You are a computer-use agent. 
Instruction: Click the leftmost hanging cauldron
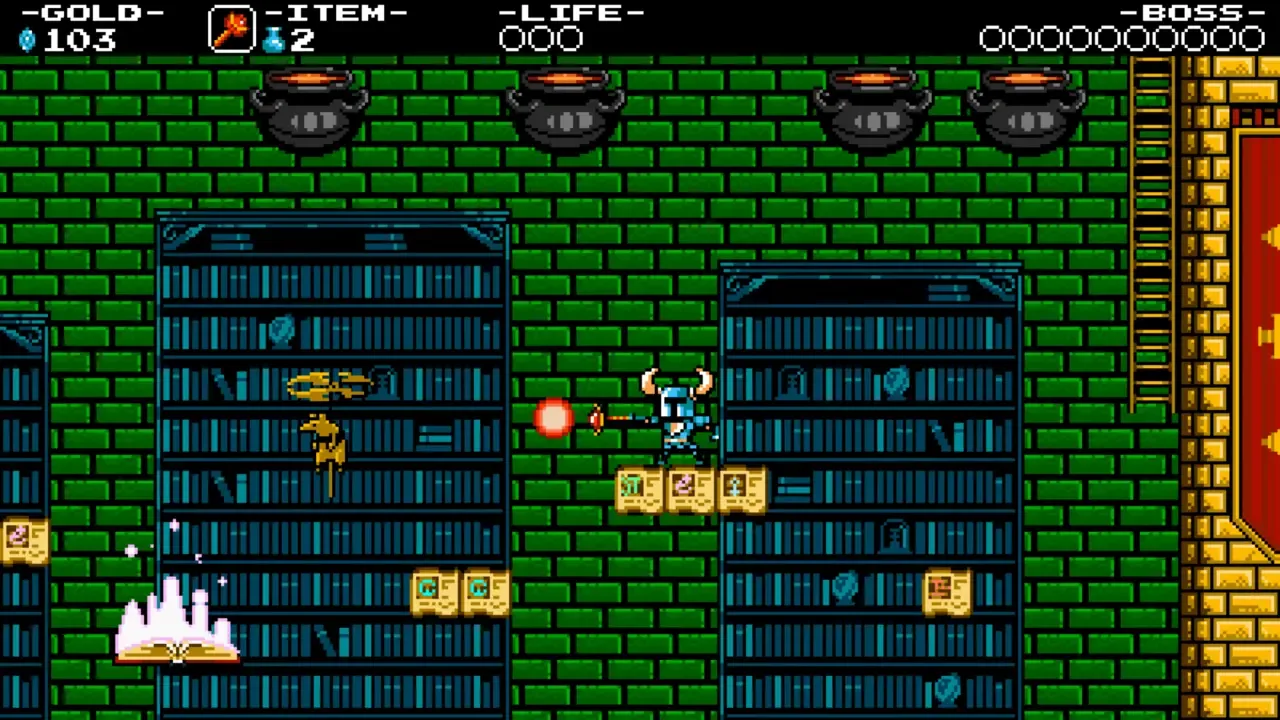click(x=310, y=110)
